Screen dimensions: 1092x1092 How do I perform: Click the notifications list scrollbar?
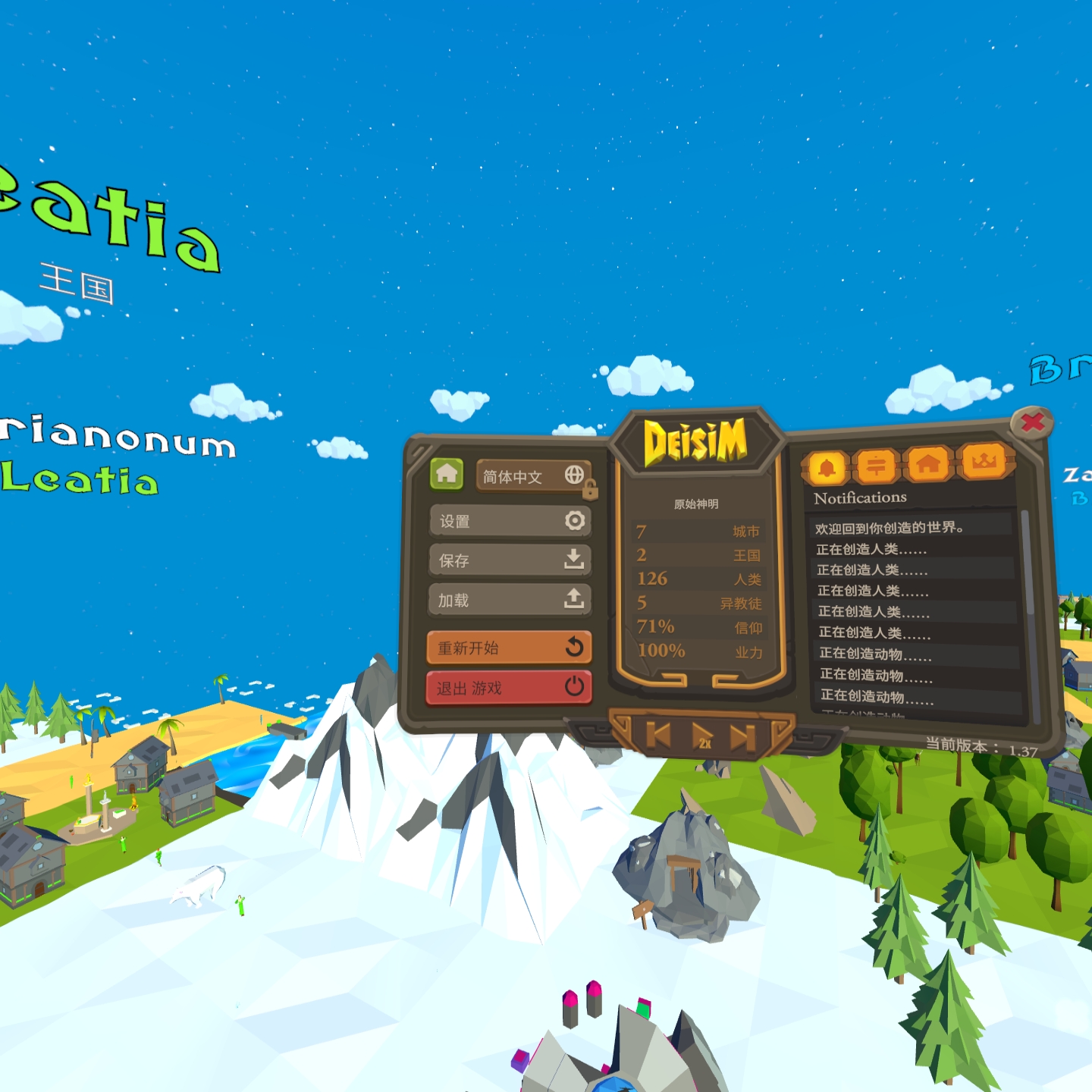[x=1026, y=561]
